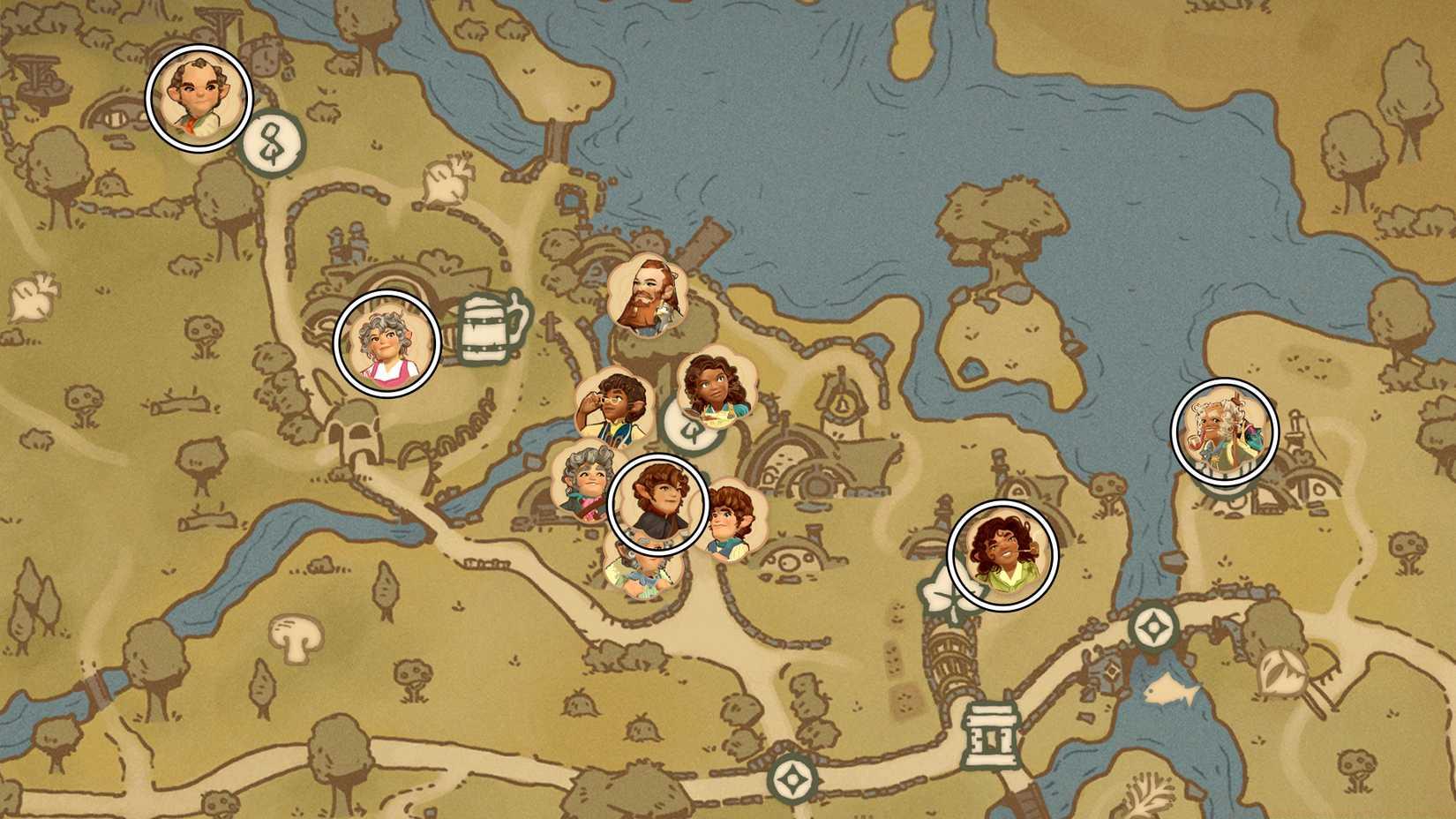The image size is (1456, 819).
Task: Click the circled pipe-smoking elder with a bird
Action: click(1227, 432)
